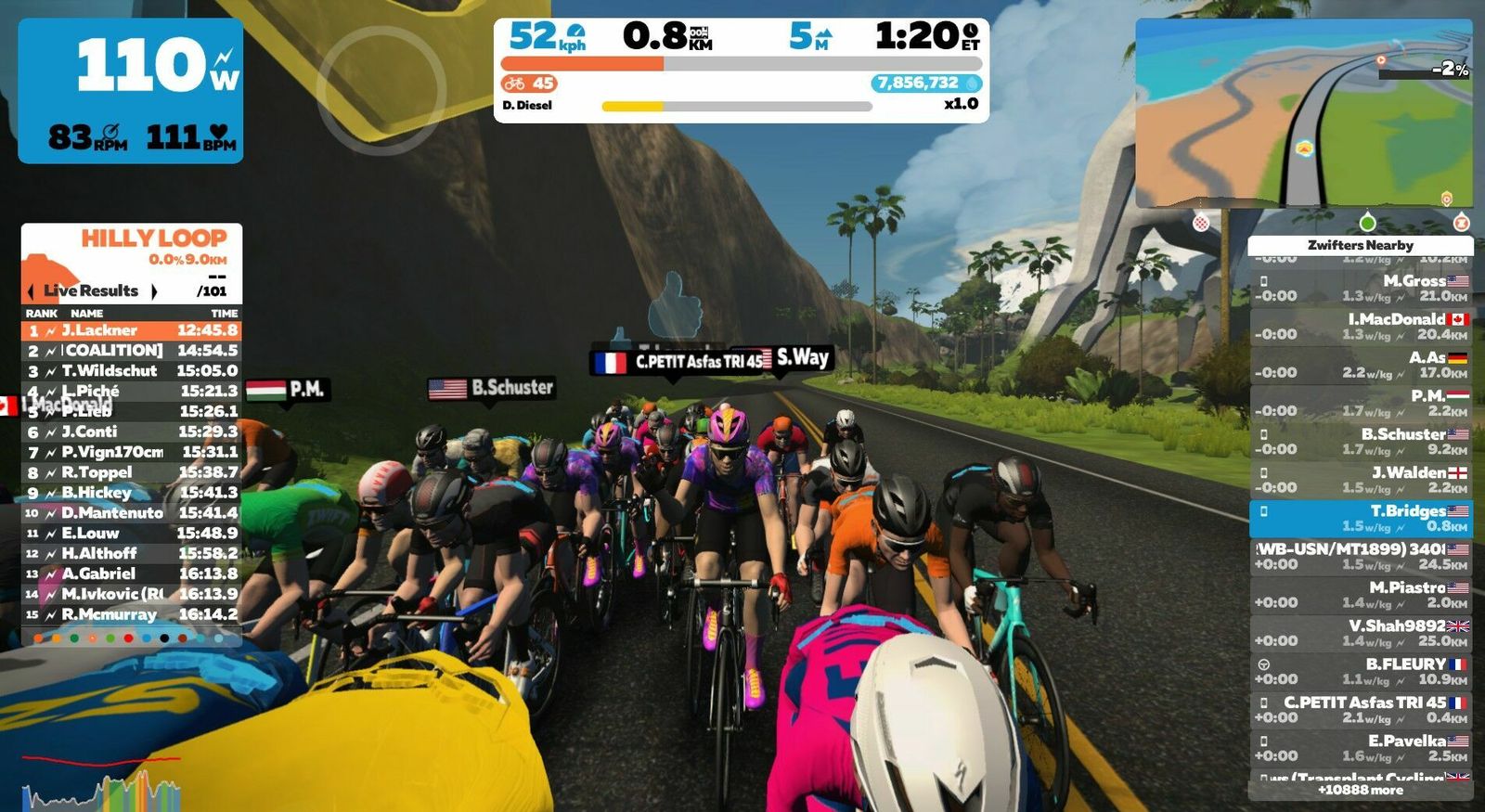Pick E.Louw in the results list

[131, 533]
